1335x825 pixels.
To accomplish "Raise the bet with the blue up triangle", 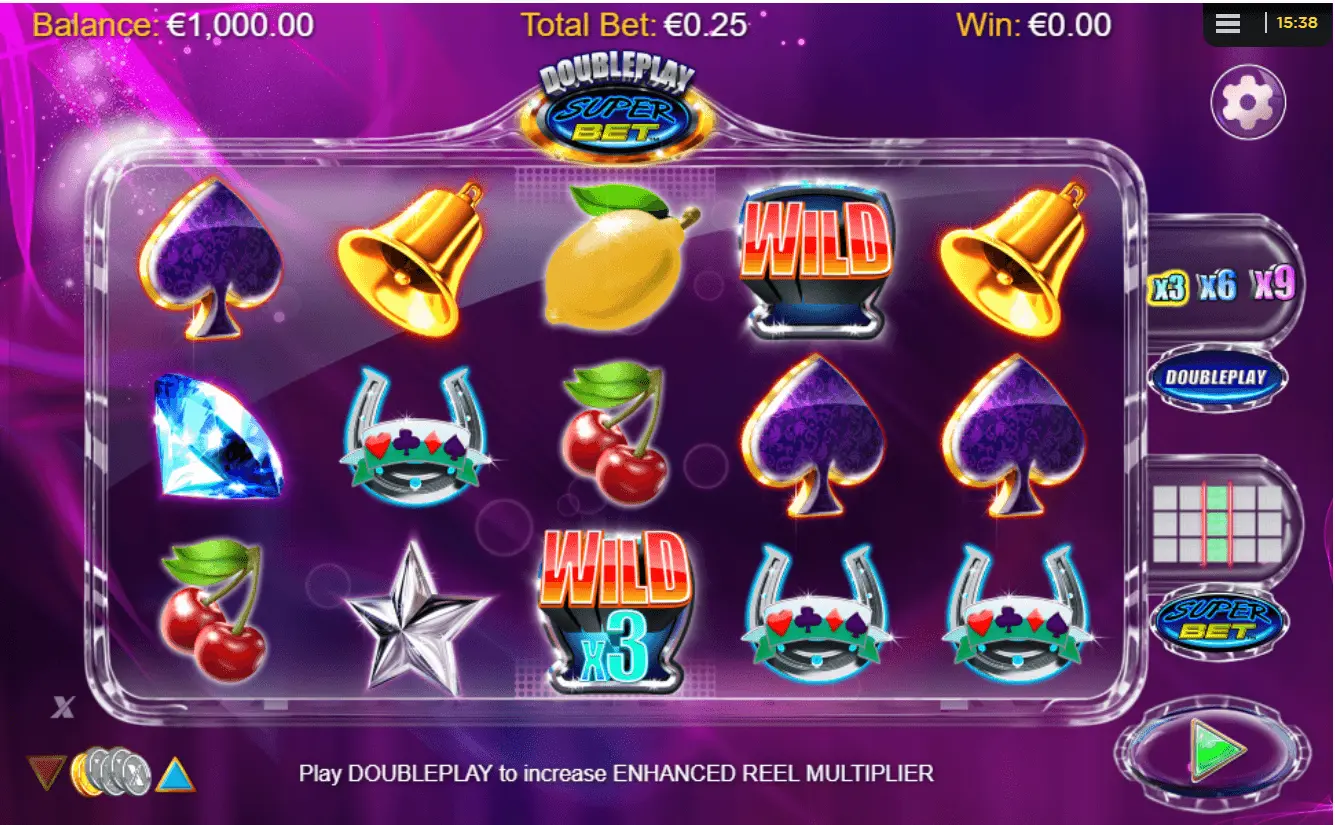I will [x=176, y=773].
